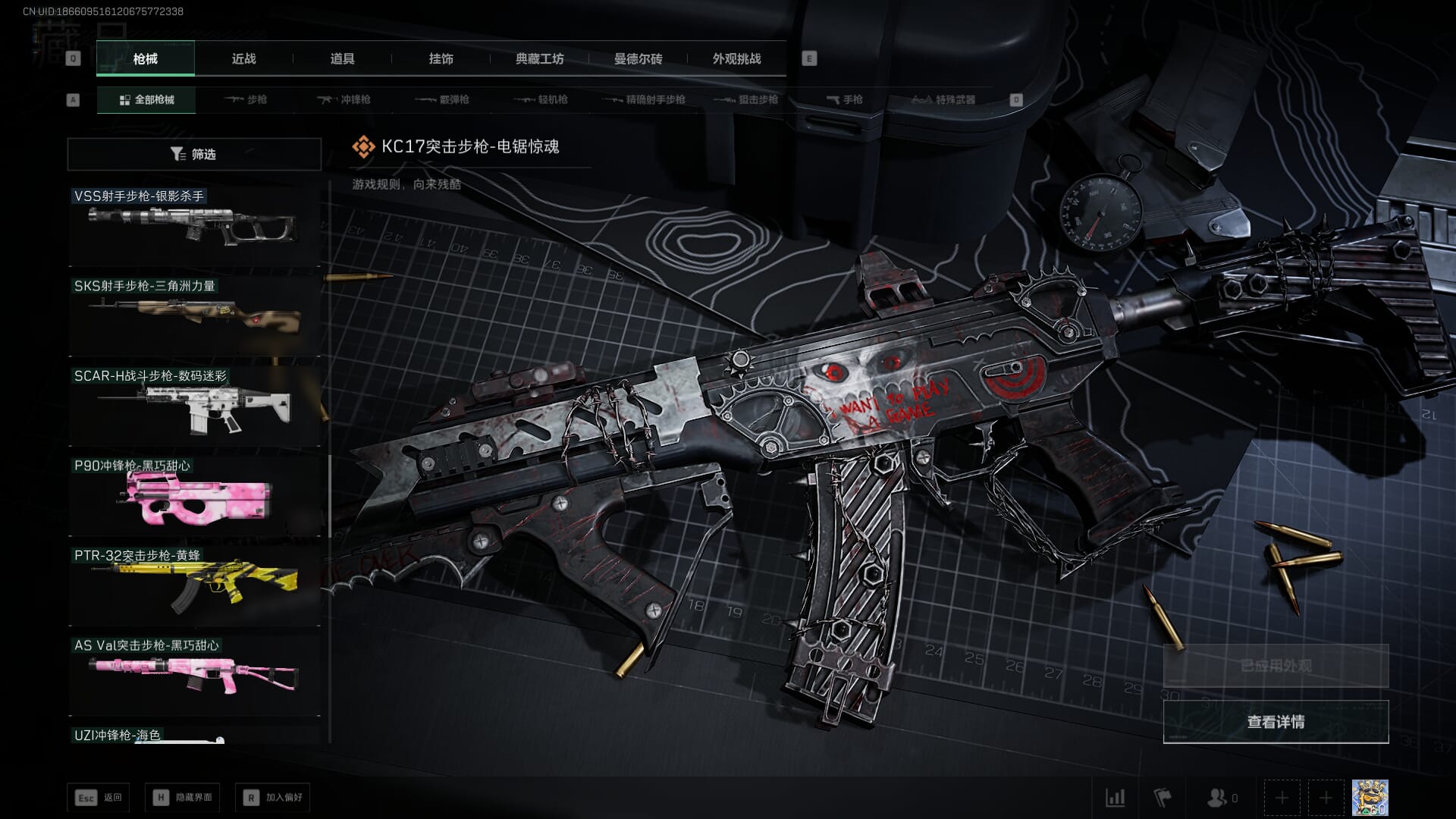This screenshot has height=819, width=1456.
Task: Select the 挂饰 charms tab
Action: (441, 59)
